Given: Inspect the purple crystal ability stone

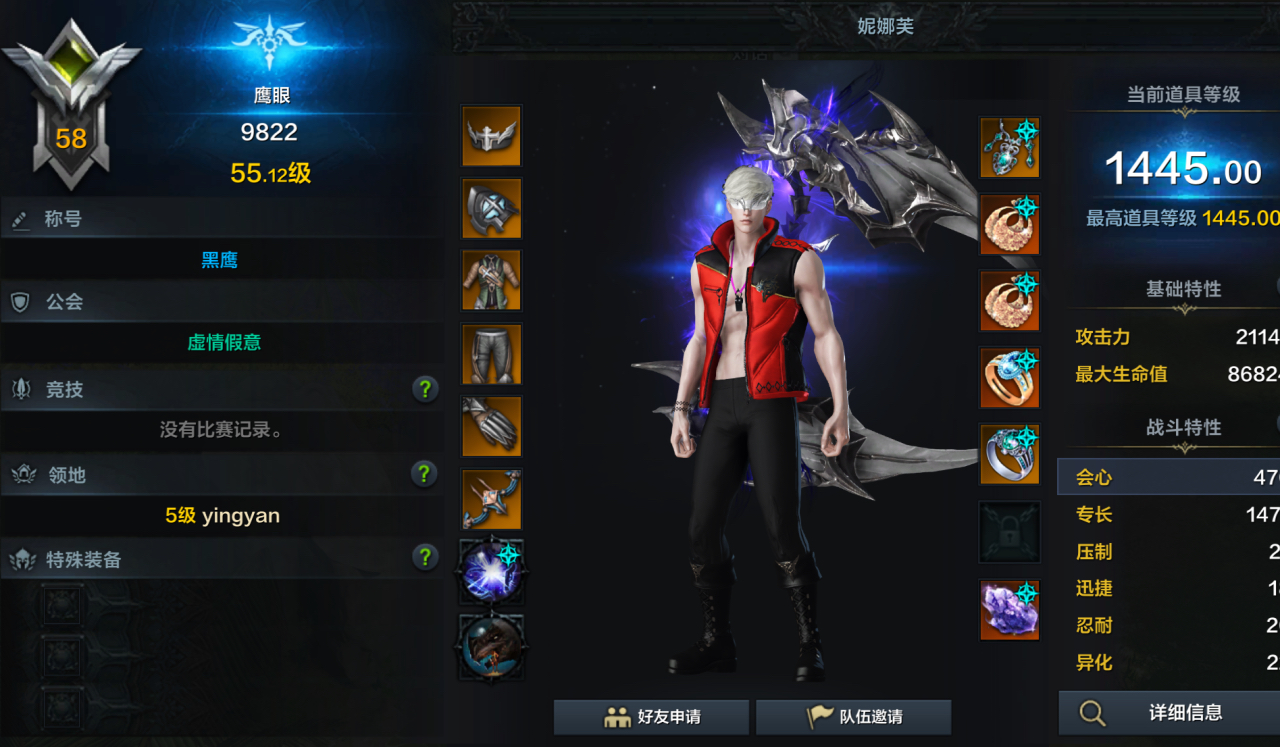Looking at the screenshot, I should (x=1009, y=609).
